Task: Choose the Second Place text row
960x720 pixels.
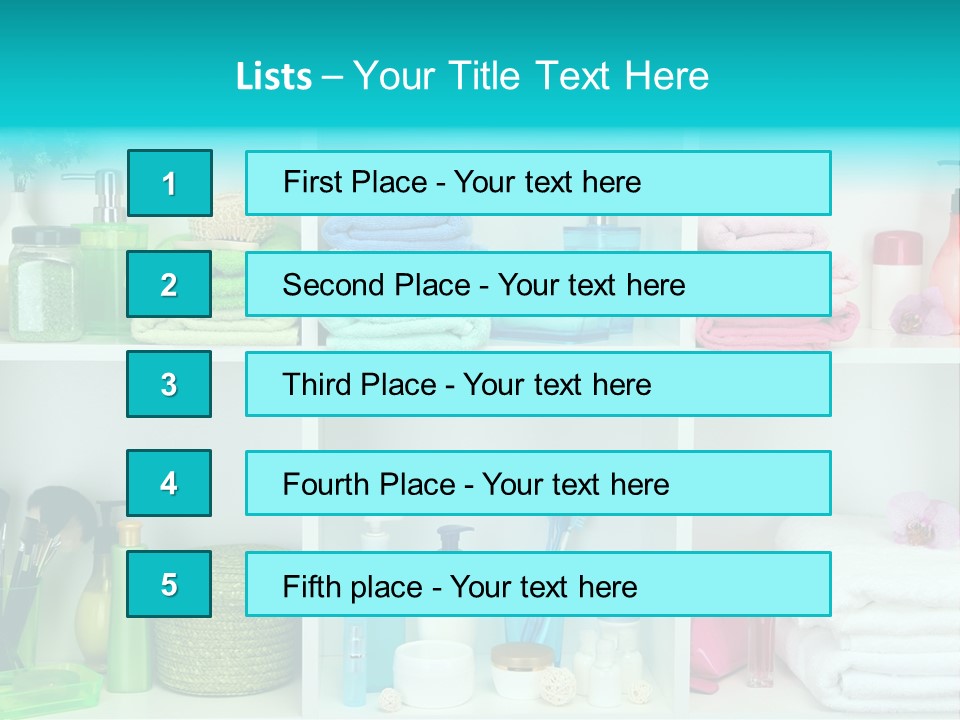Action: pyautogui.click(x=538, y=284)
